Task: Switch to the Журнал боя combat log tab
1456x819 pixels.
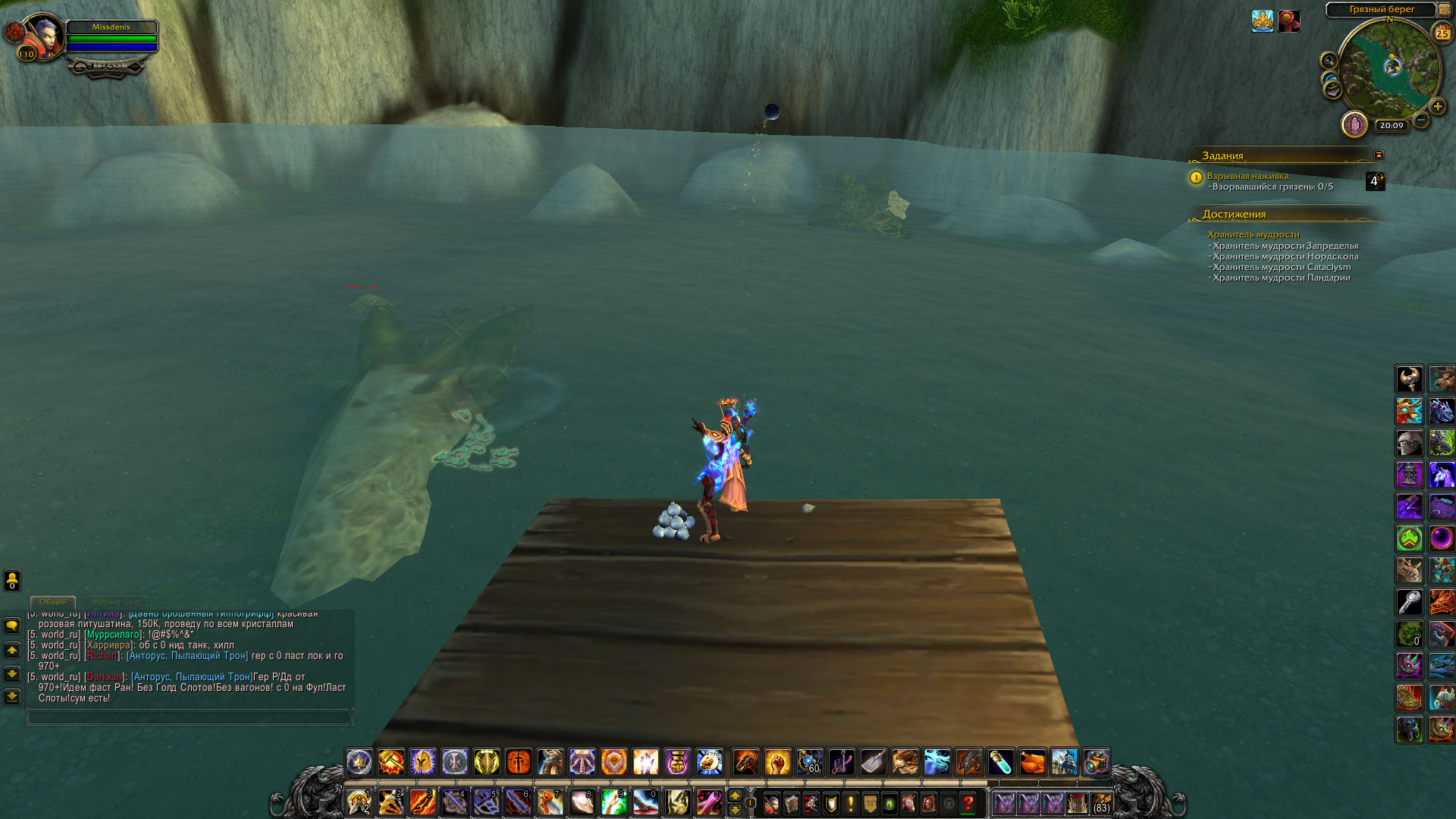Action: [x=115, y=601]
